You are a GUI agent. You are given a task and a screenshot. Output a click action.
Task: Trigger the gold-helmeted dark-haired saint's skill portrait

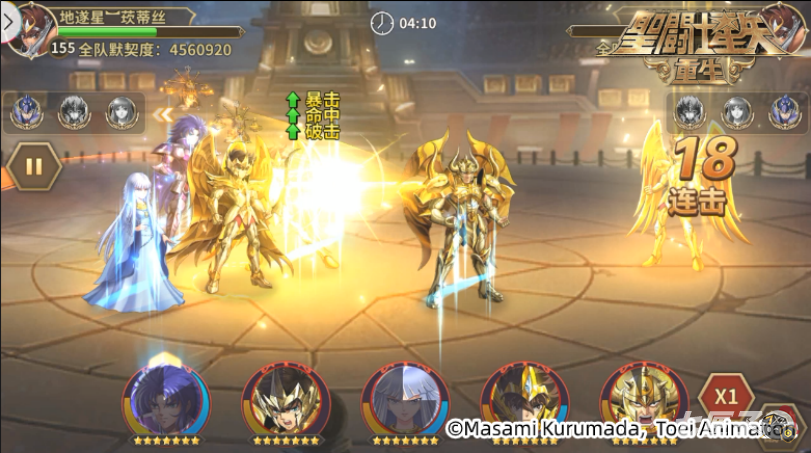[285, 398]
